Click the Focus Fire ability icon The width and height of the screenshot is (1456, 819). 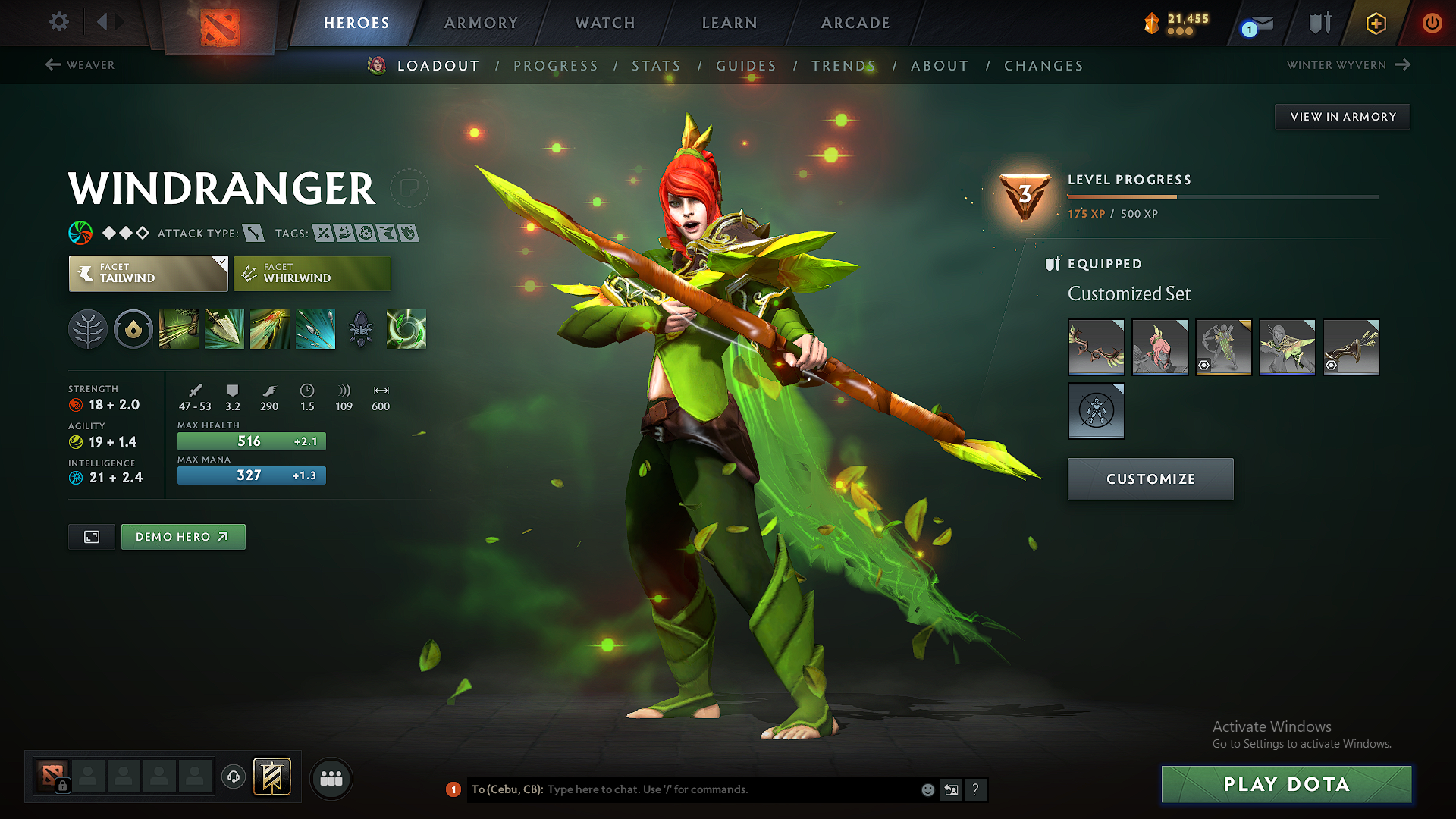315,329
